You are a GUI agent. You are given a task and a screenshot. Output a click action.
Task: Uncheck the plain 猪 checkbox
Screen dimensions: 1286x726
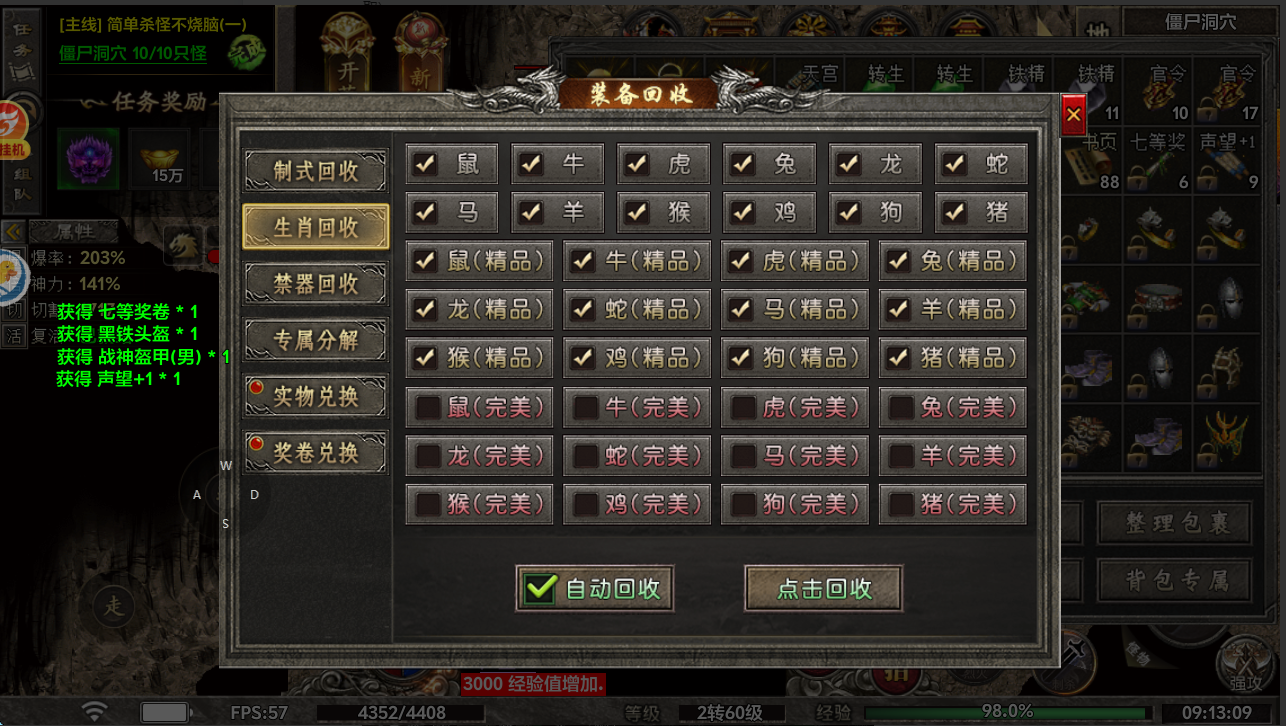(955, 212)
